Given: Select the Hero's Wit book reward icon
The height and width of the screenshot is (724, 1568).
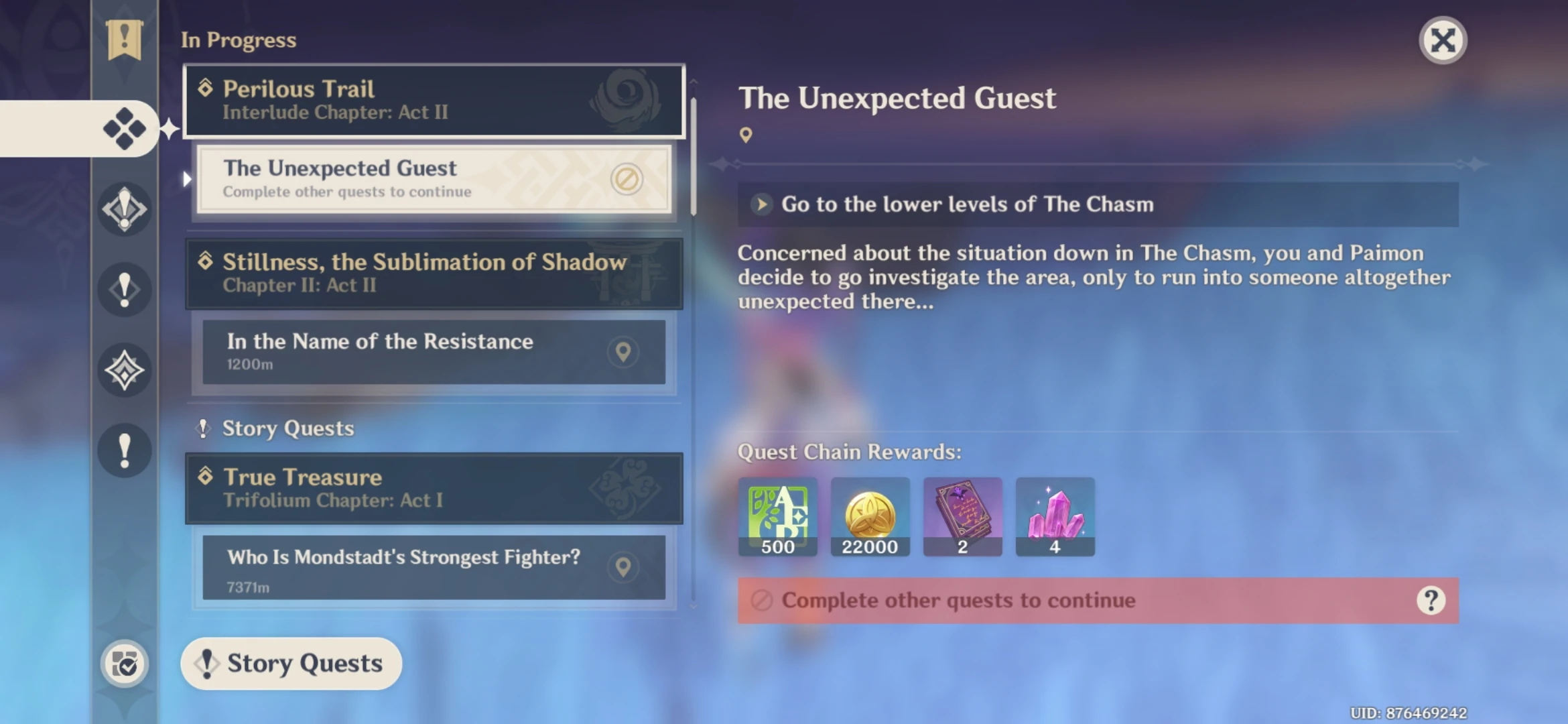Looking at the screenshot, I should (962, 516).
